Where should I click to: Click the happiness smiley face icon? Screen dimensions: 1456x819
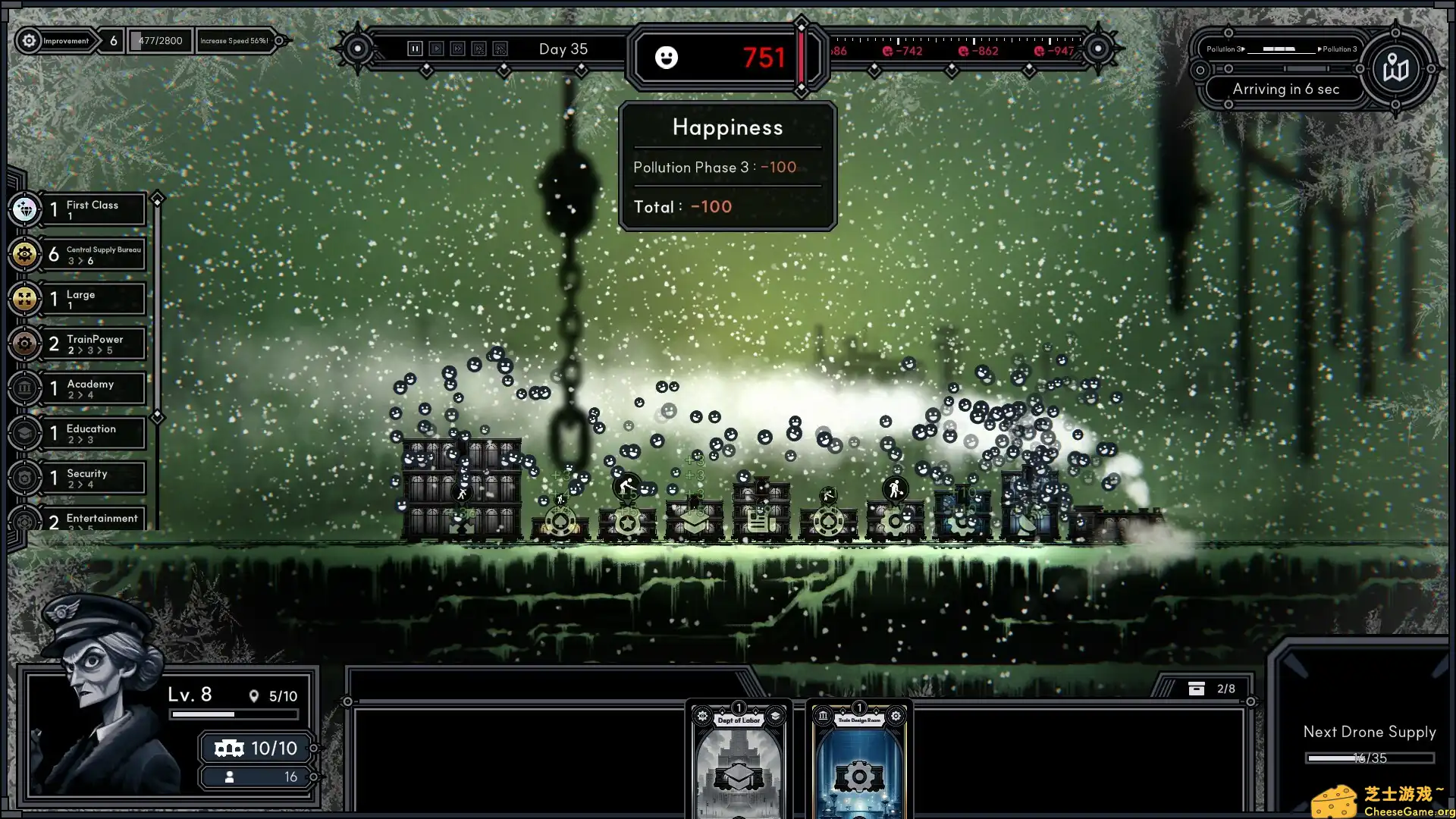click(667, 58)
